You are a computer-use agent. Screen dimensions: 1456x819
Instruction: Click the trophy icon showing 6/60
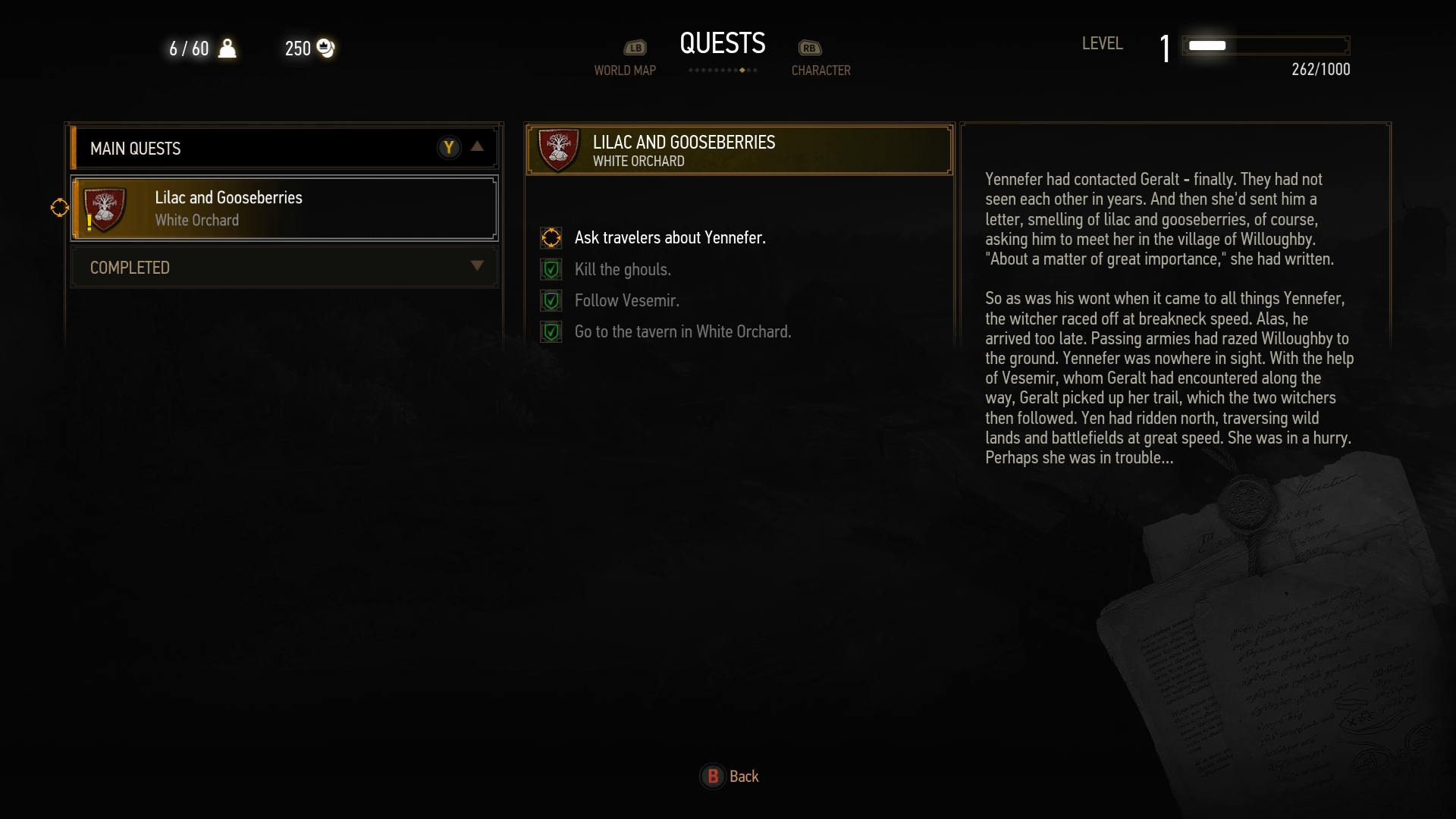[x=229, y=49]
